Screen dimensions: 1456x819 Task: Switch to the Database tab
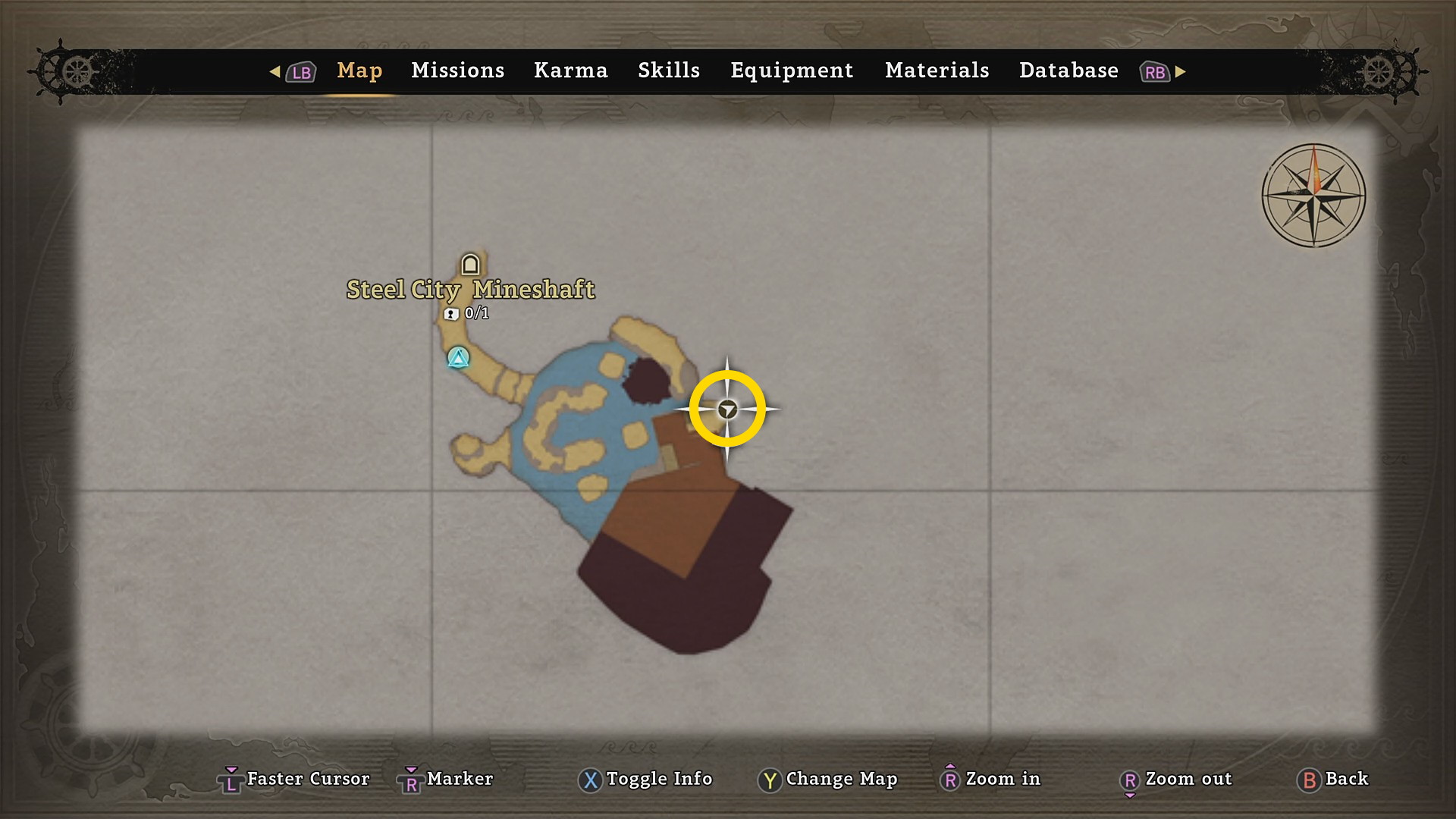pos(1068,71)
